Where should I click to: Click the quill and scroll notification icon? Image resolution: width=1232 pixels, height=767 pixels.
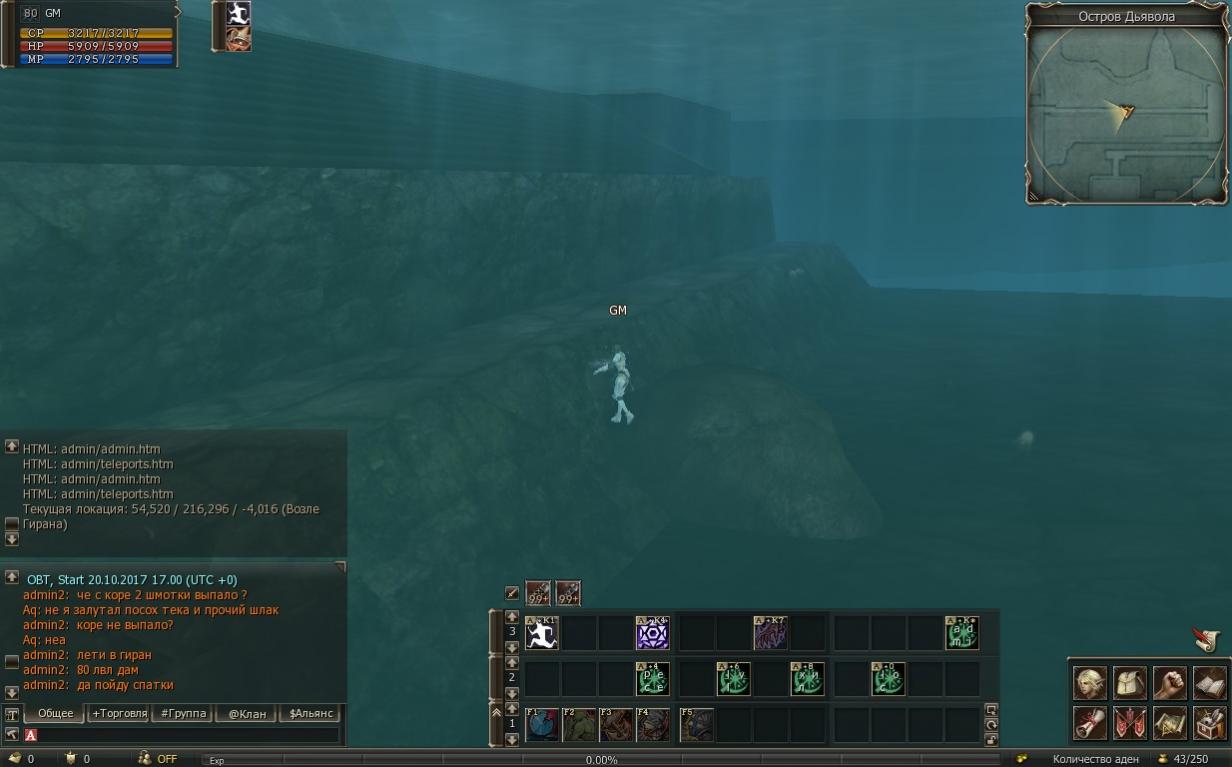[1207, 639]
